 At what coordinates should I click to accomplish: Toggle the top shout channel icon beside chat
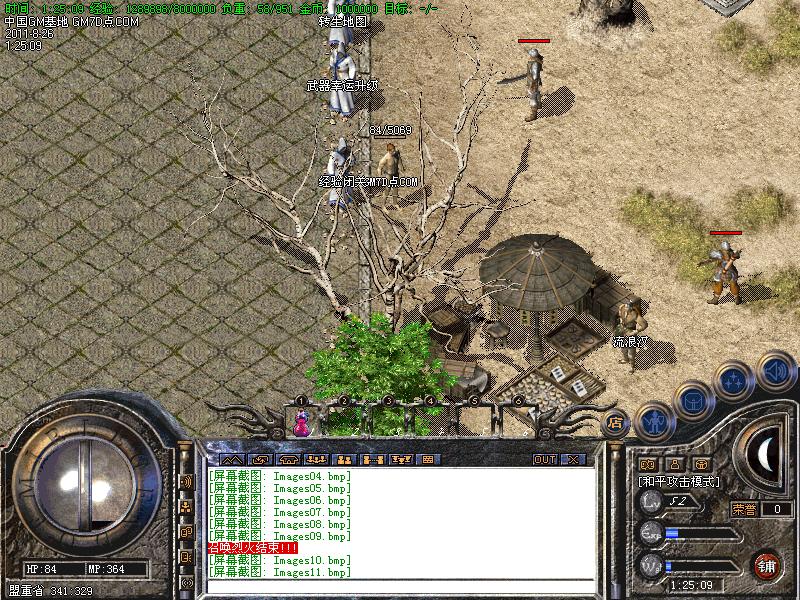[186, 481]
